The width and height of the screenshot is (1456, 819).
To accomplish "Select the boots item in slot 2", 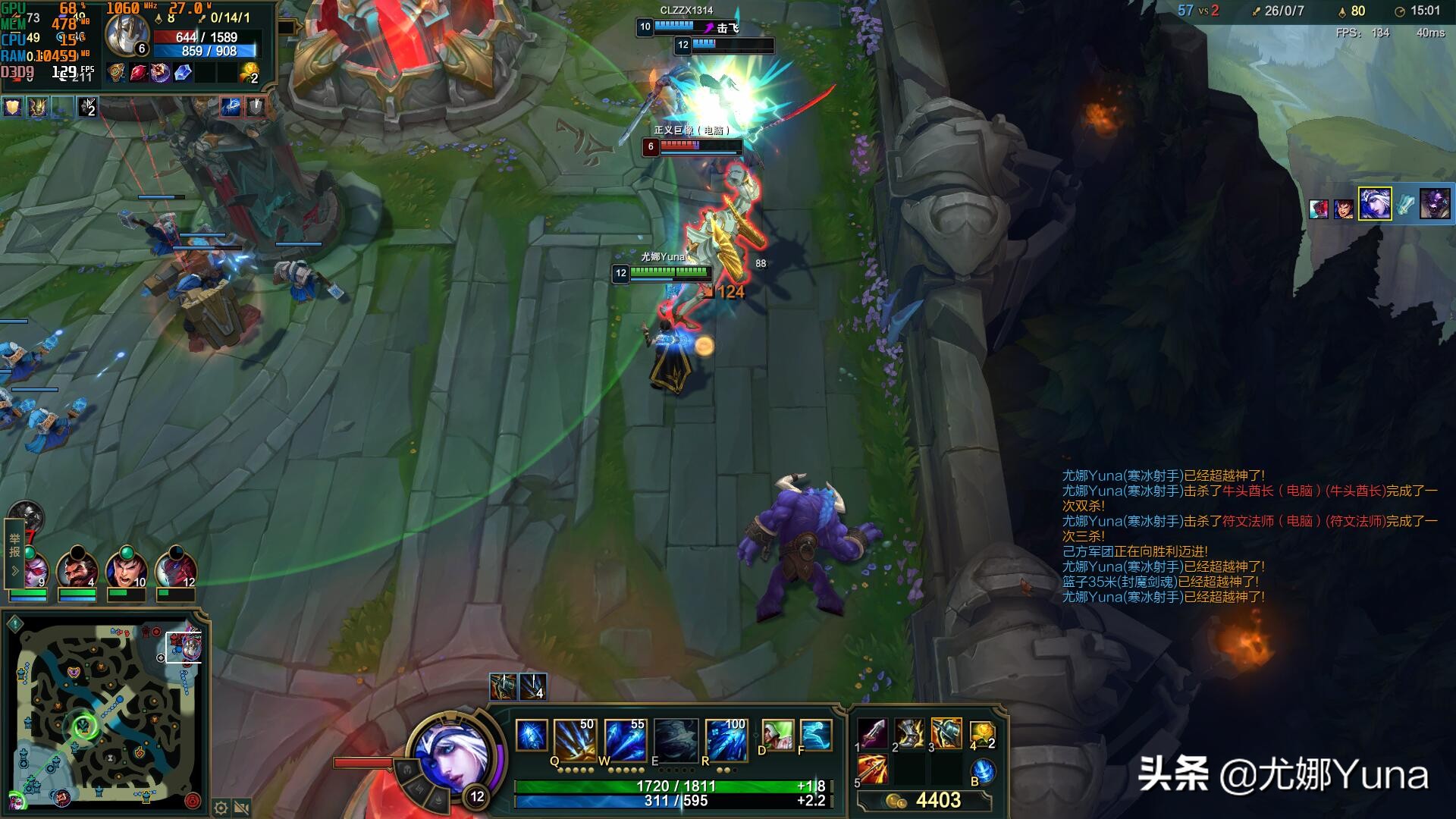I will point(909,733).
